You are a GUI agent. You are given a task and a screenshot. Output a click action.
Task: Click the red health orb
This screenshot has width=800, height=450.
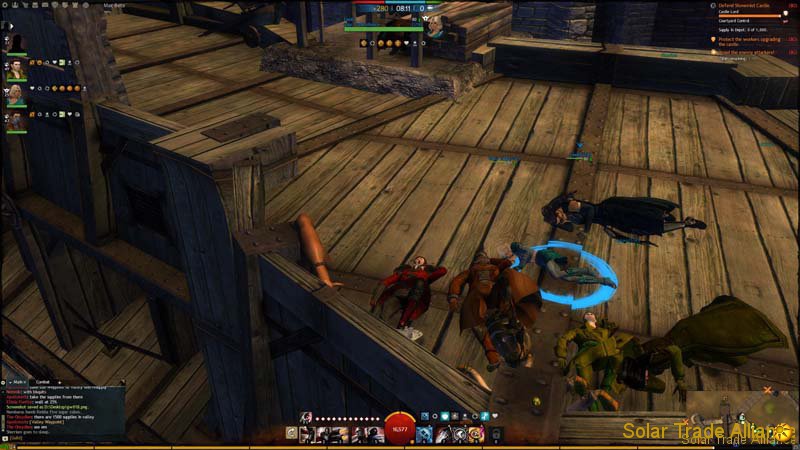click(400, 428)
